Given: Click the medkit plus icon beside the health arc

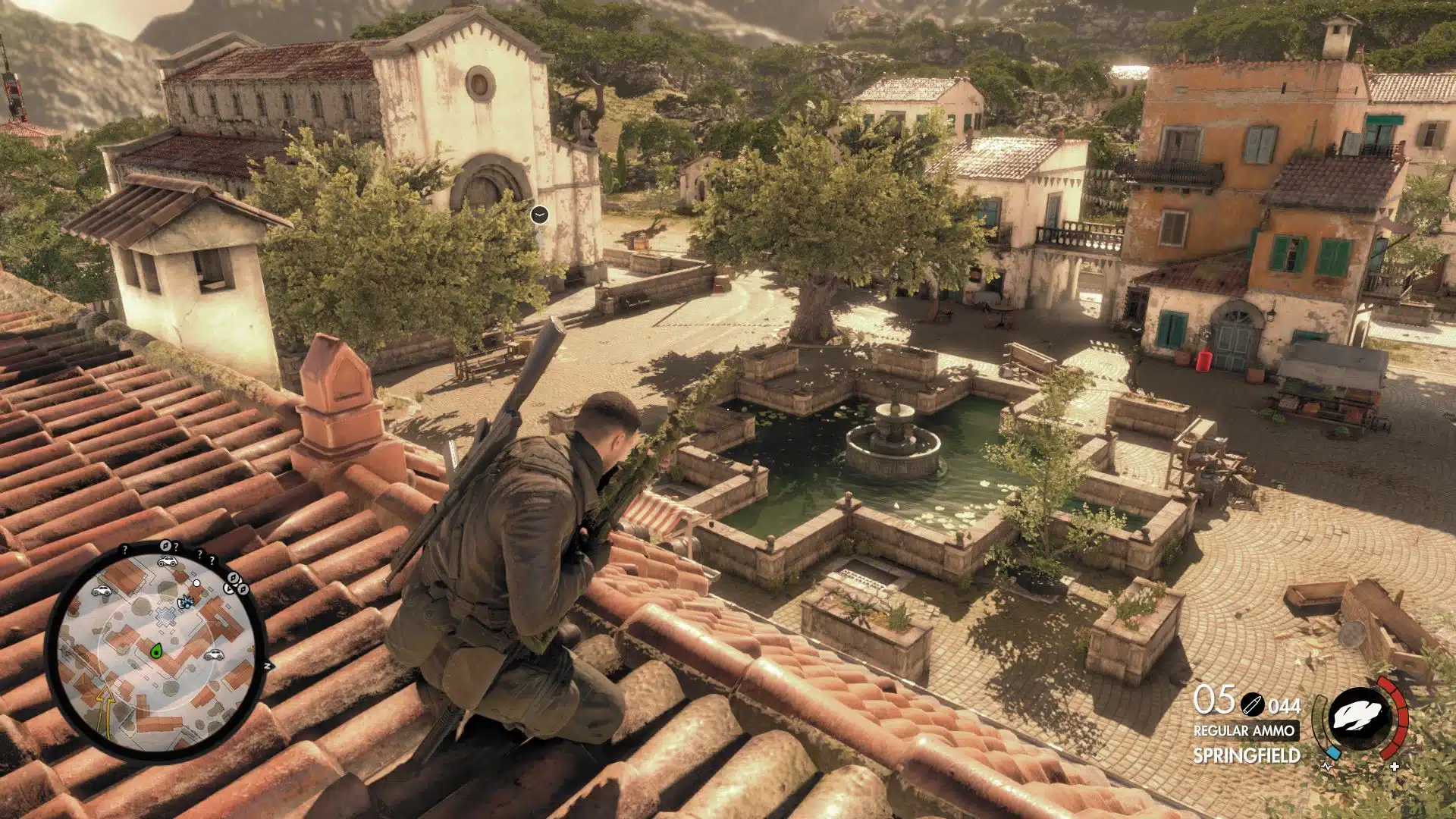Looking at the screenshot, I should (x=1394, y=766).
